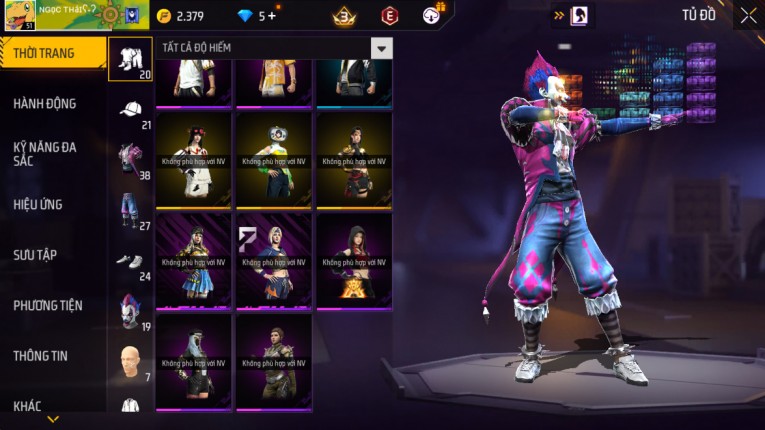Open the THÔNG TIN category
Viewport: 765px width, 430px height.
pos(41,355)
